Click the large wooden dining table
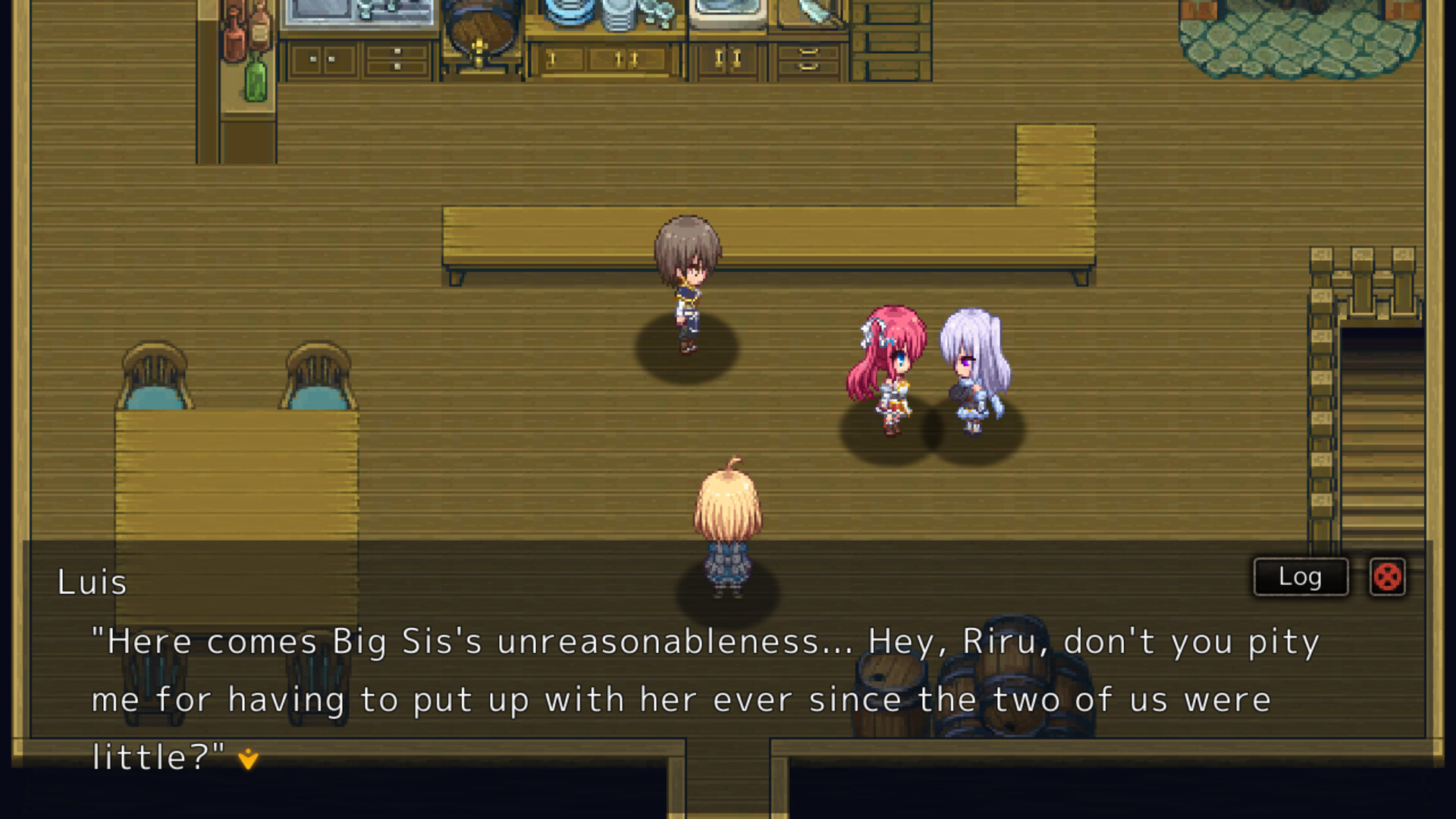 point(235,470)
